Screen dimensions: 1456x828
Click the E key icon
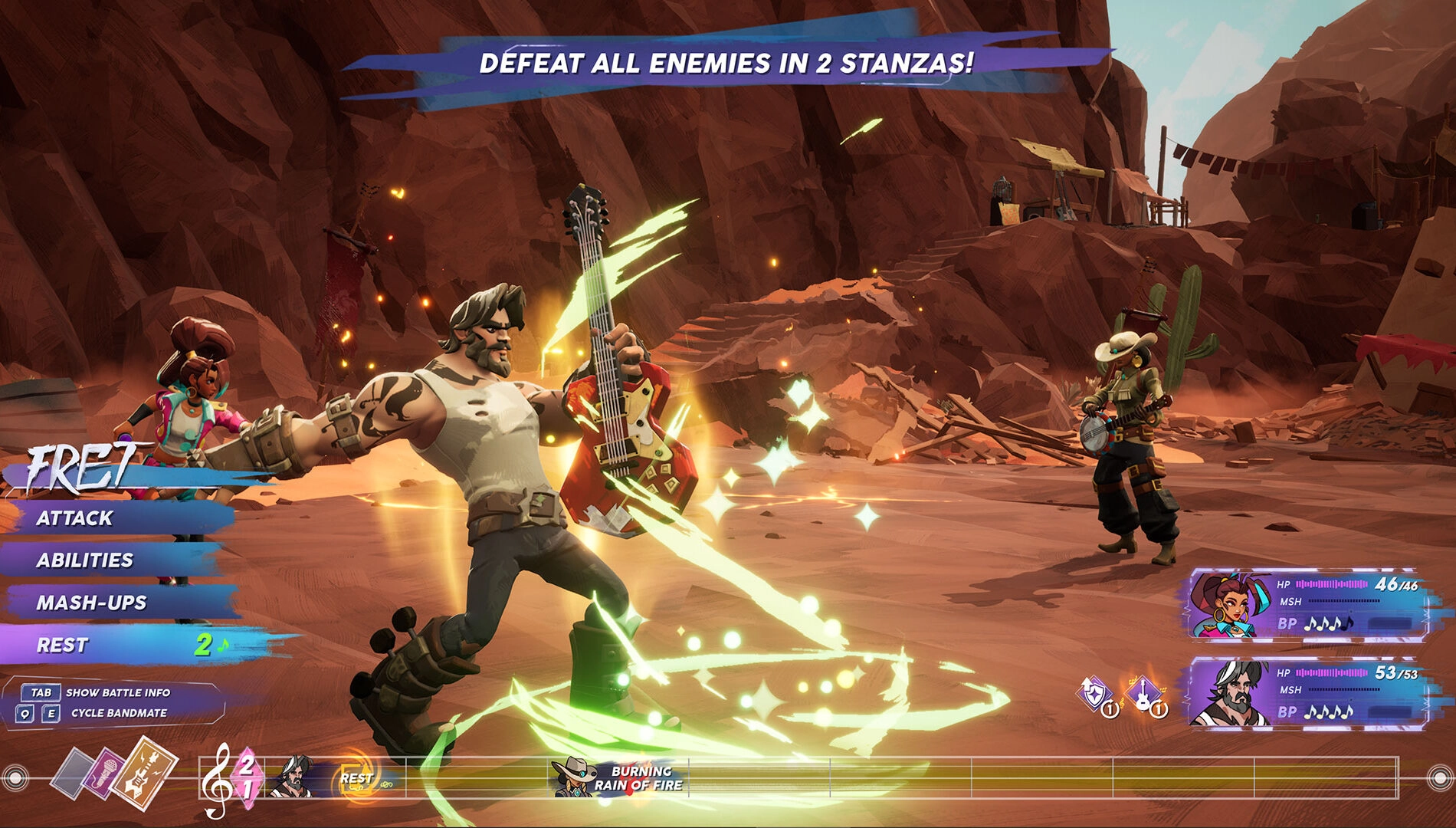click(51, 713)
